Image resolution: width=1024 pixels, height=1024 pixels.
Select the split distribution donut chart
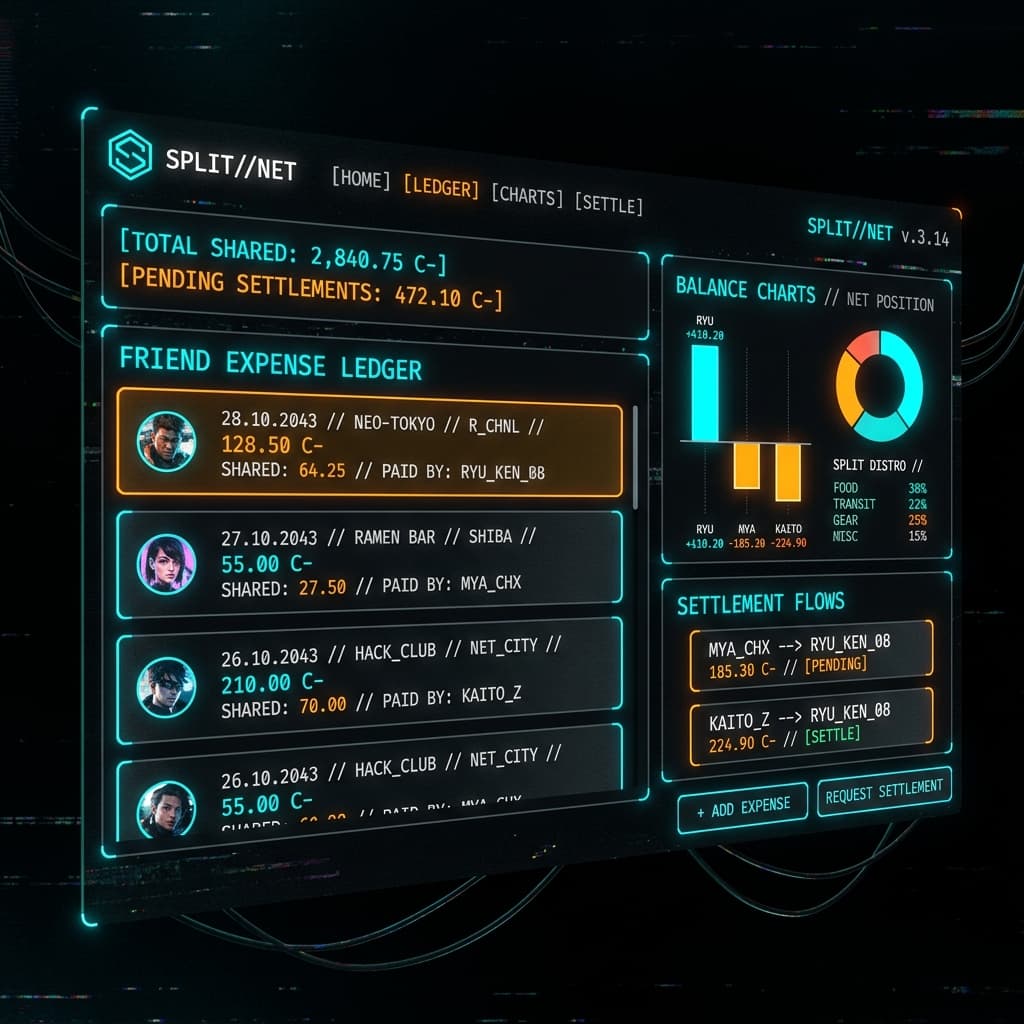pos(880,386)
